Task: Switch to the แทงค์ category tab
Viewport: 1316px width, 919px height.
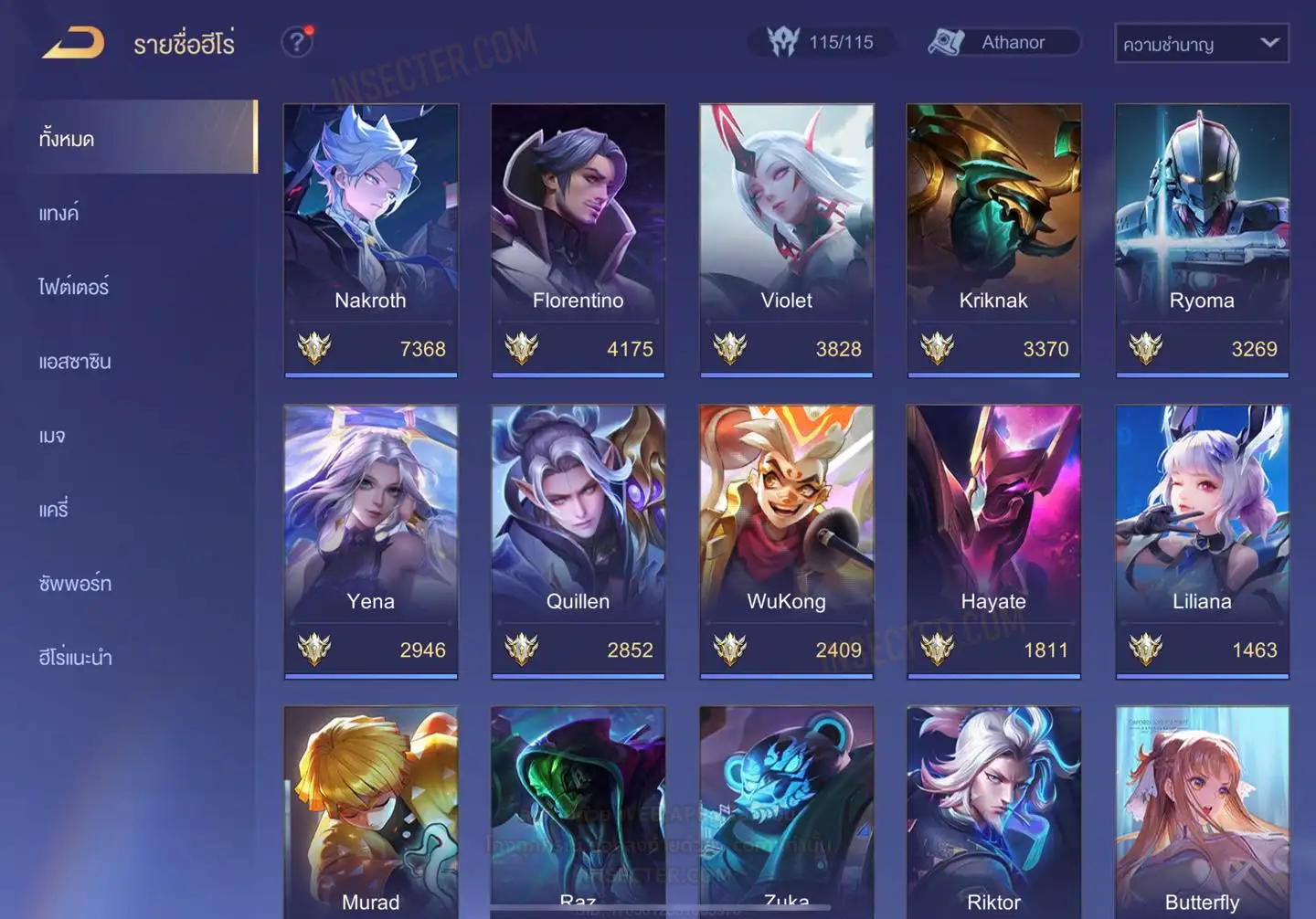Action: tap(59, 214)
